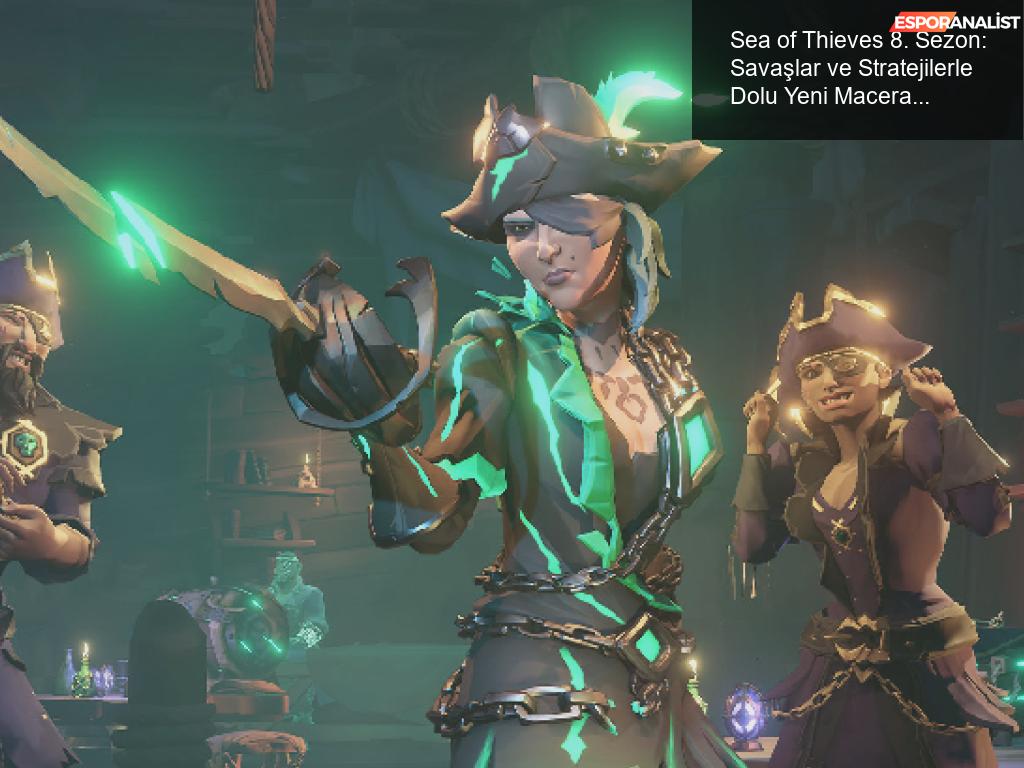Click the ESPORANALIST logo
Image resolution: width=1024 pixels, height=768 pixels.
tap(955, 21)
